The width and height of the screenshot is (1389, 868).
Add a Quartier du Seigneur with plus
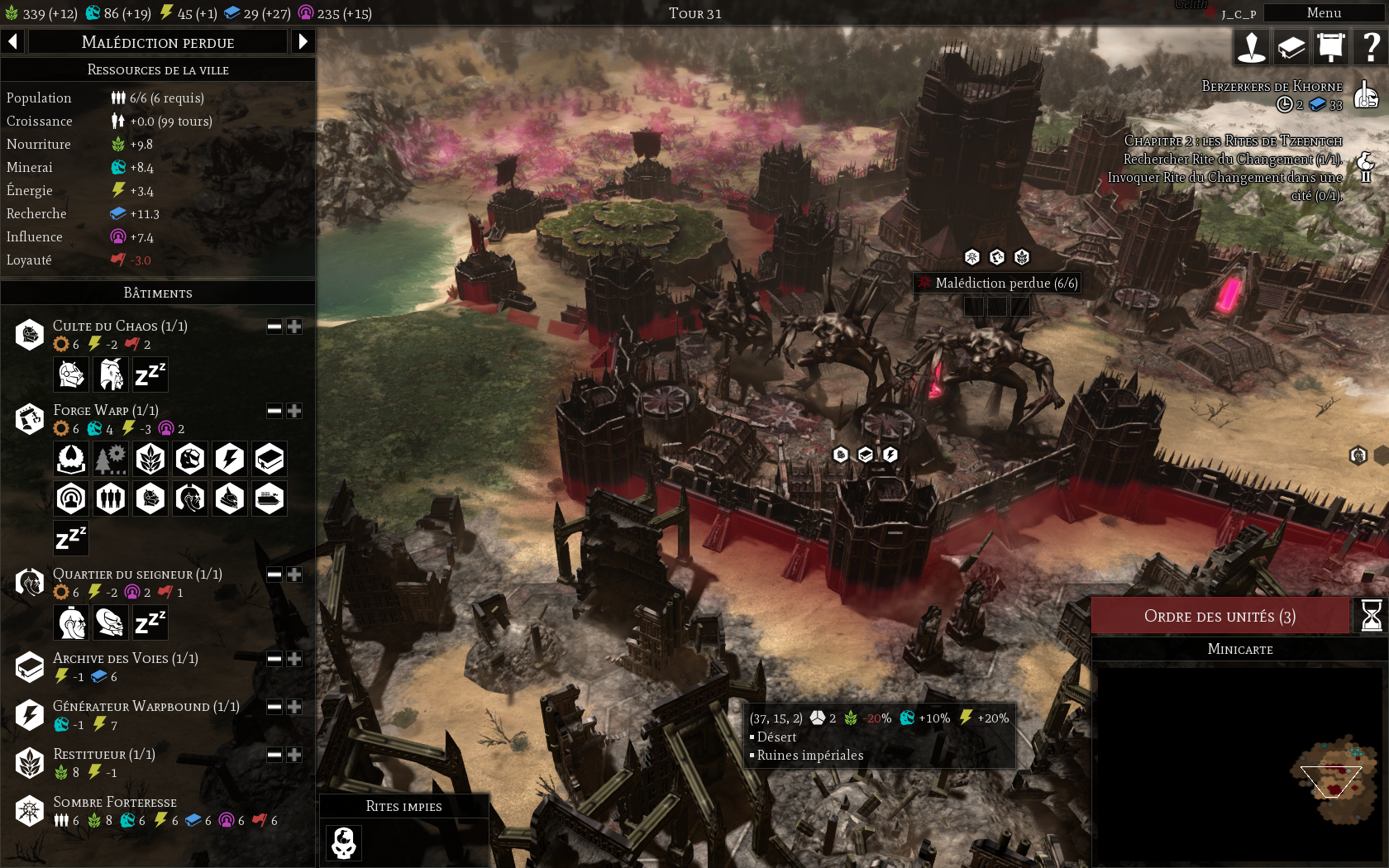(x=294, y=575)
